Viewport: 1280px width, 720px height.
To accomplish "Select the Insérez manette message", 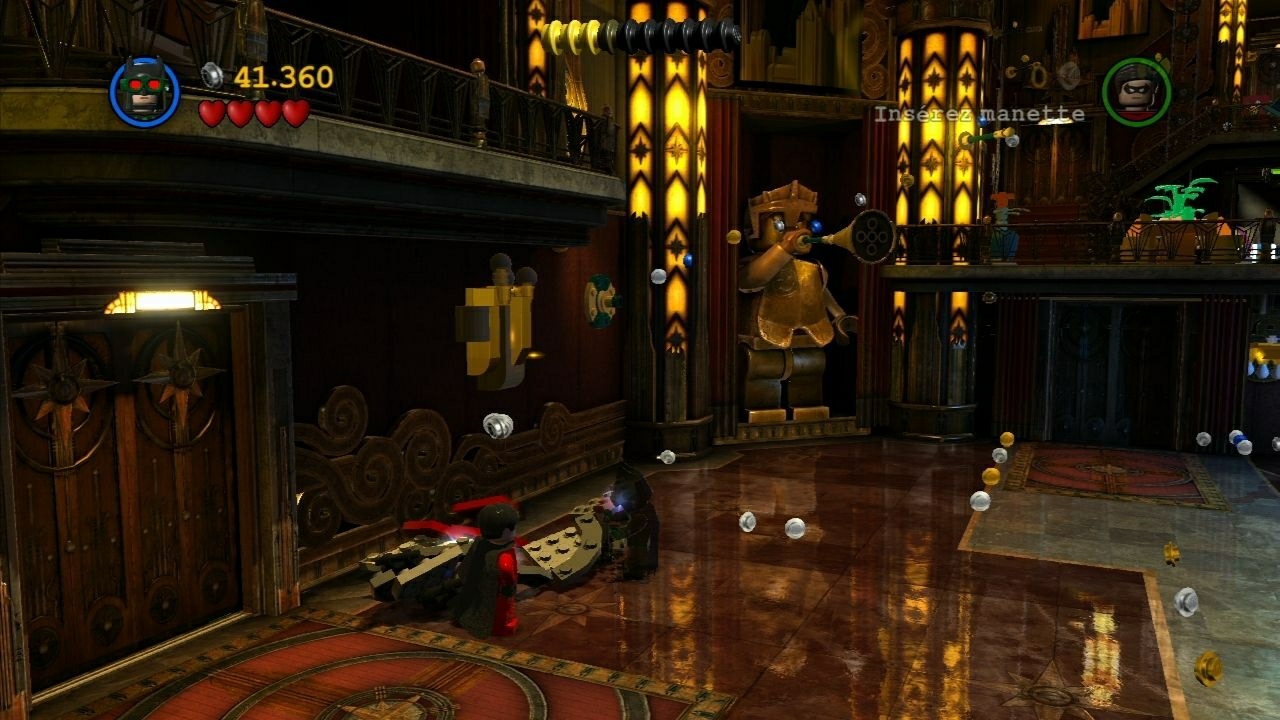I will [980, 114].
